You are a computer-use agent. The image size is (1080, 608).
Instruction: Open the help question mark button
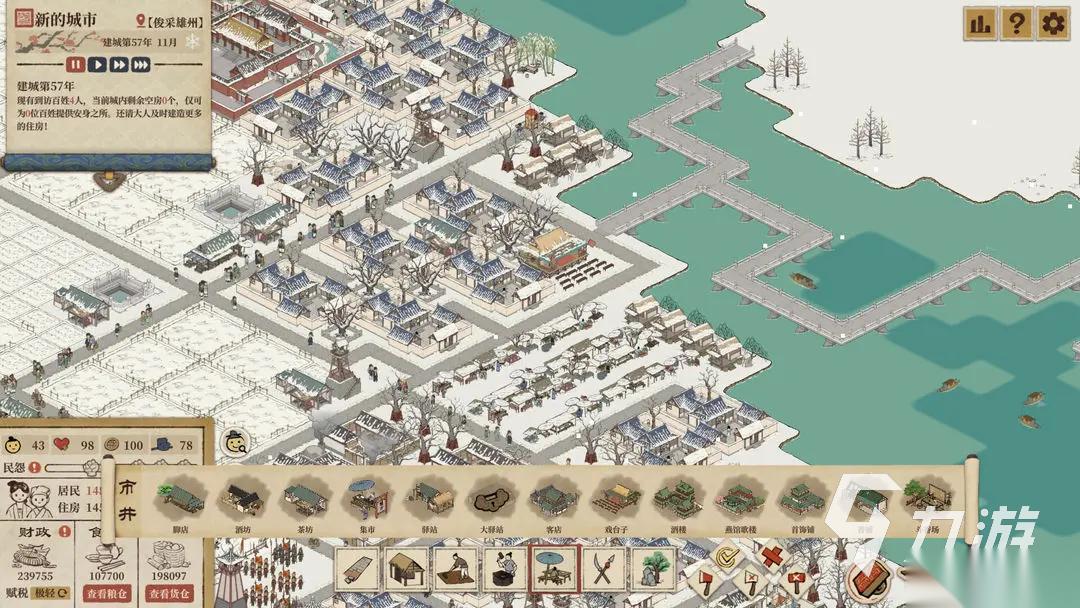1015,24
